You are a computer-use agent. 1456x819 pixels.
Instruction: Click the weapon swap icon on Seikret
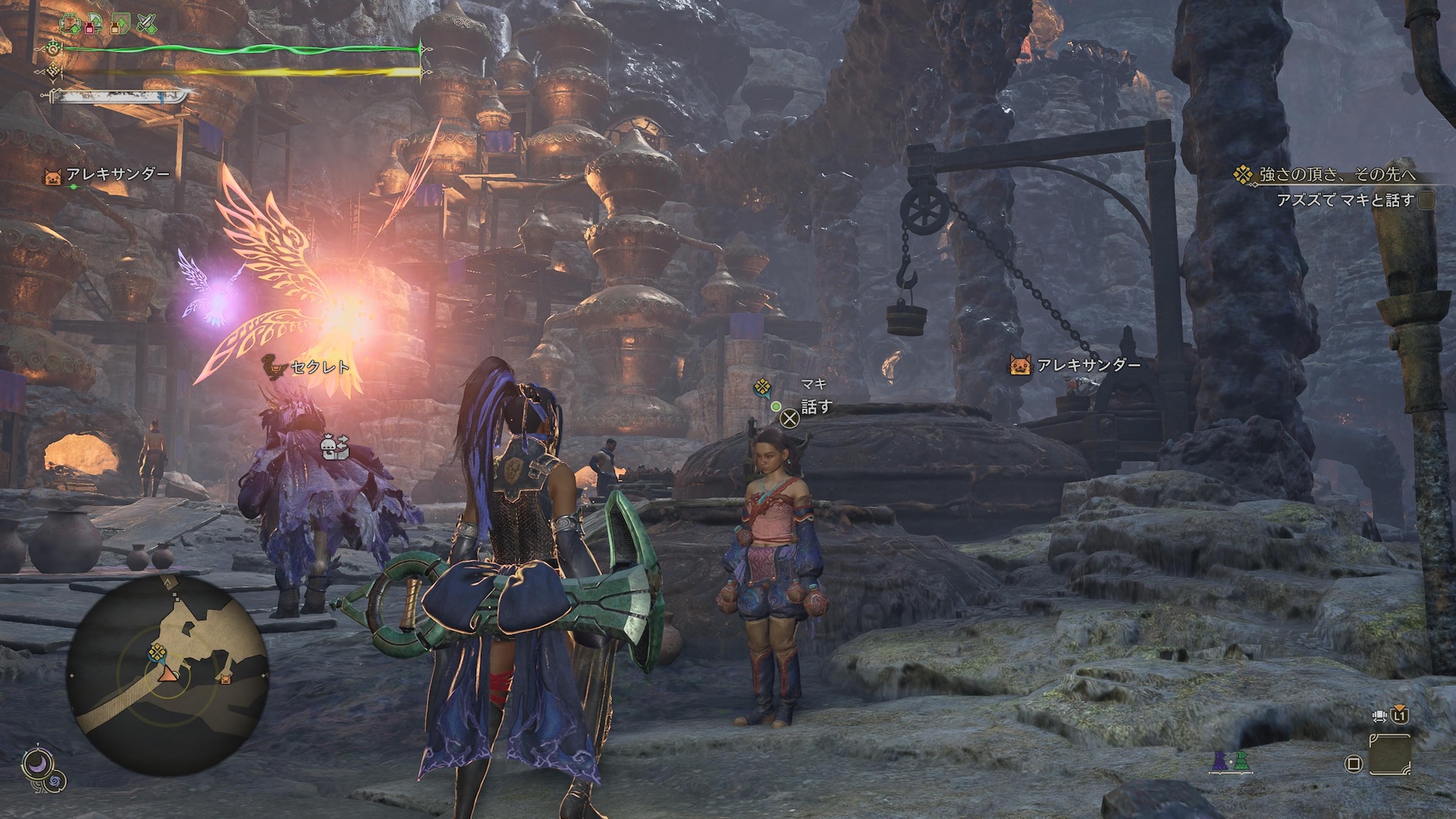(x=335, y=447)
